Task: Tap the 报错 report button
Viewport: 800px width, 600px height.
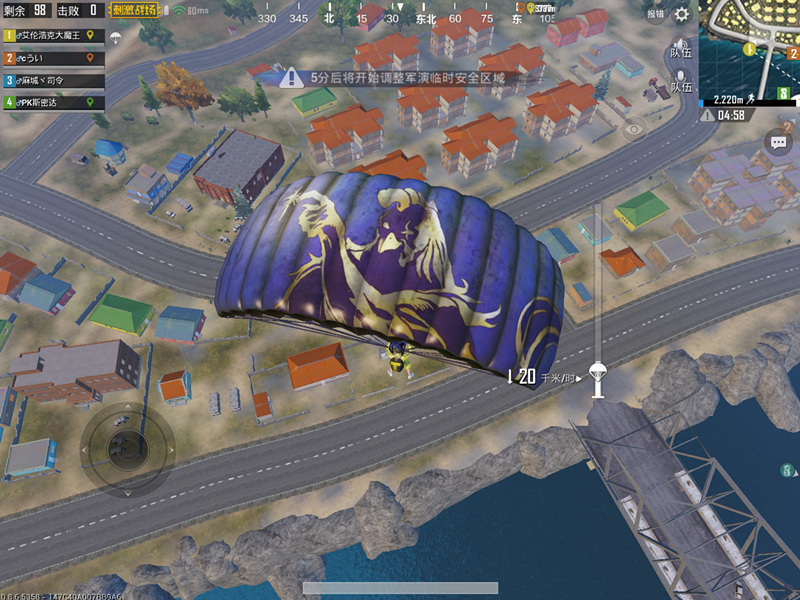Action: tap(655, 14)
